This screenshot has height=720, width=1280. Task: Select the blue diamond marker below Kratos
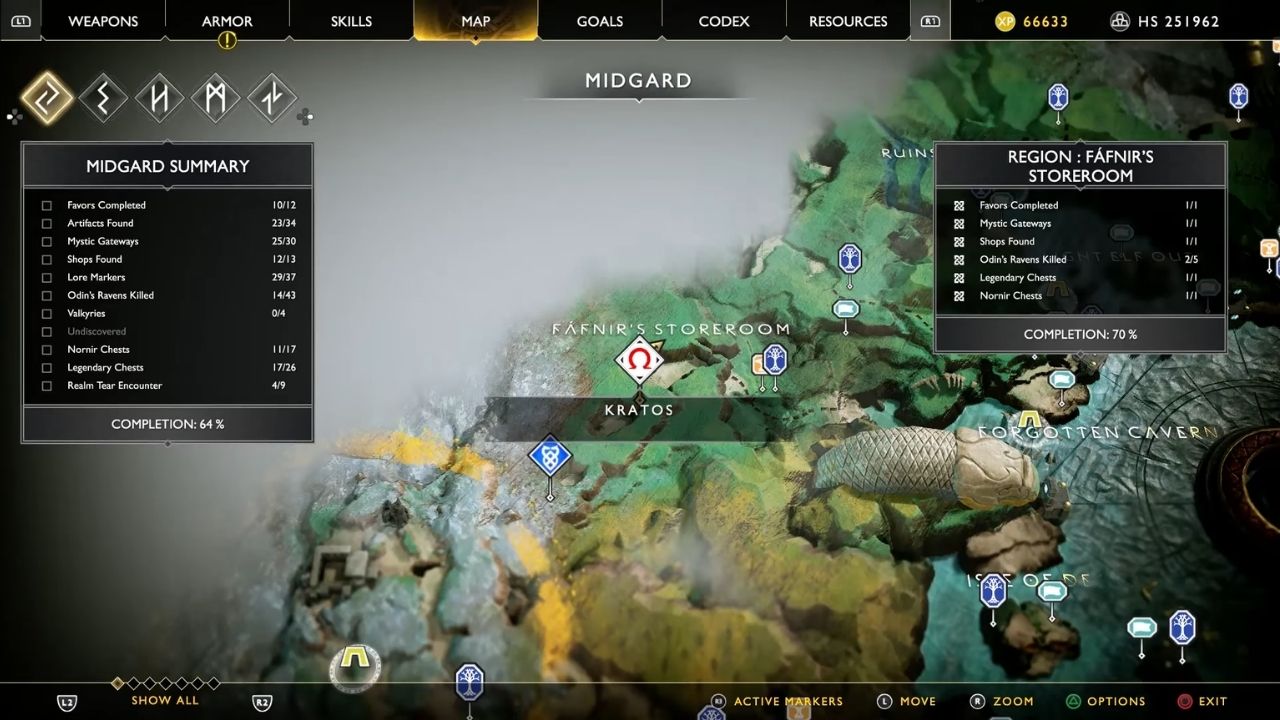549,457
